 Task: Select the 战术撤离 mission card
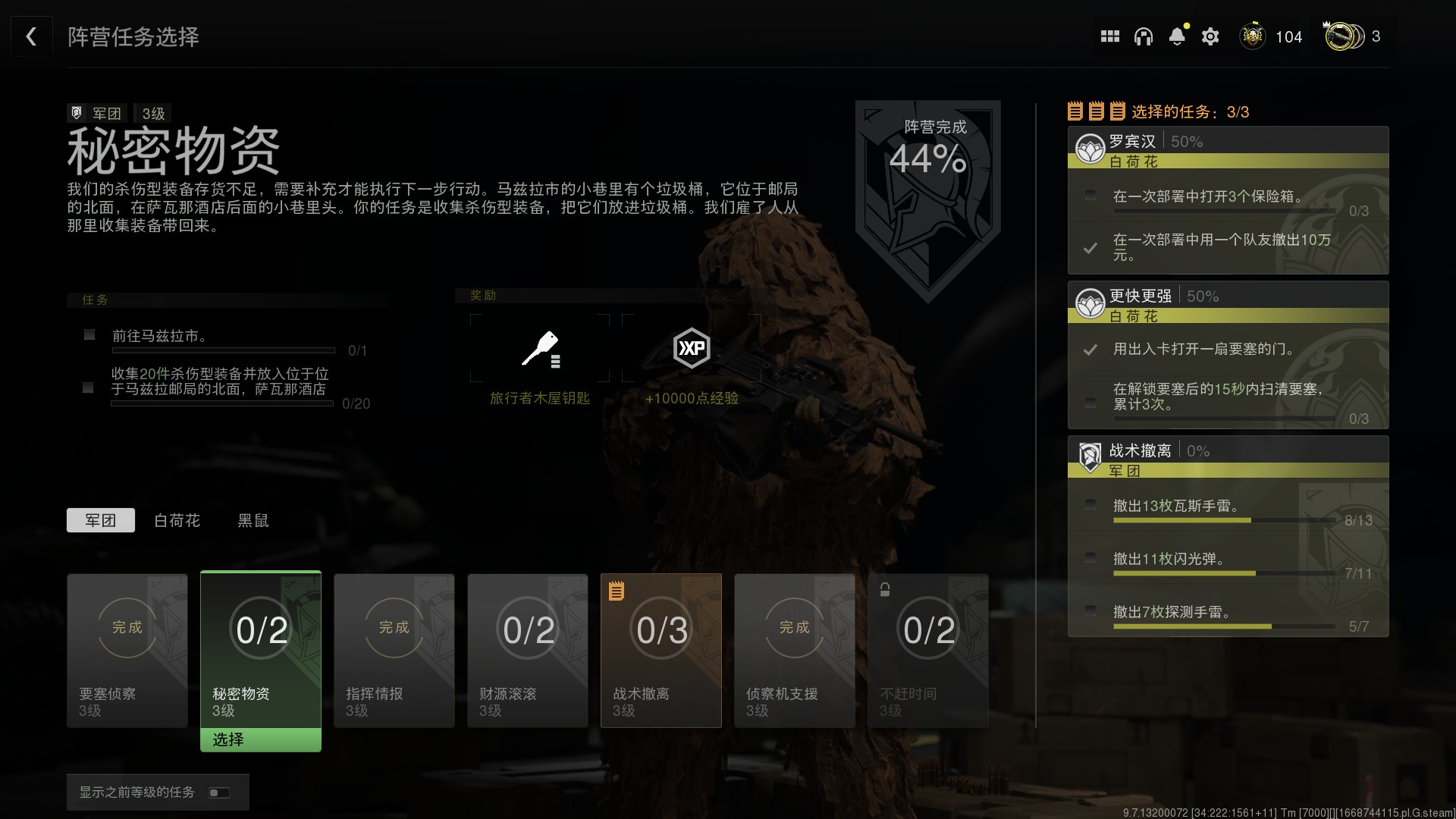[x=661, y=651]
